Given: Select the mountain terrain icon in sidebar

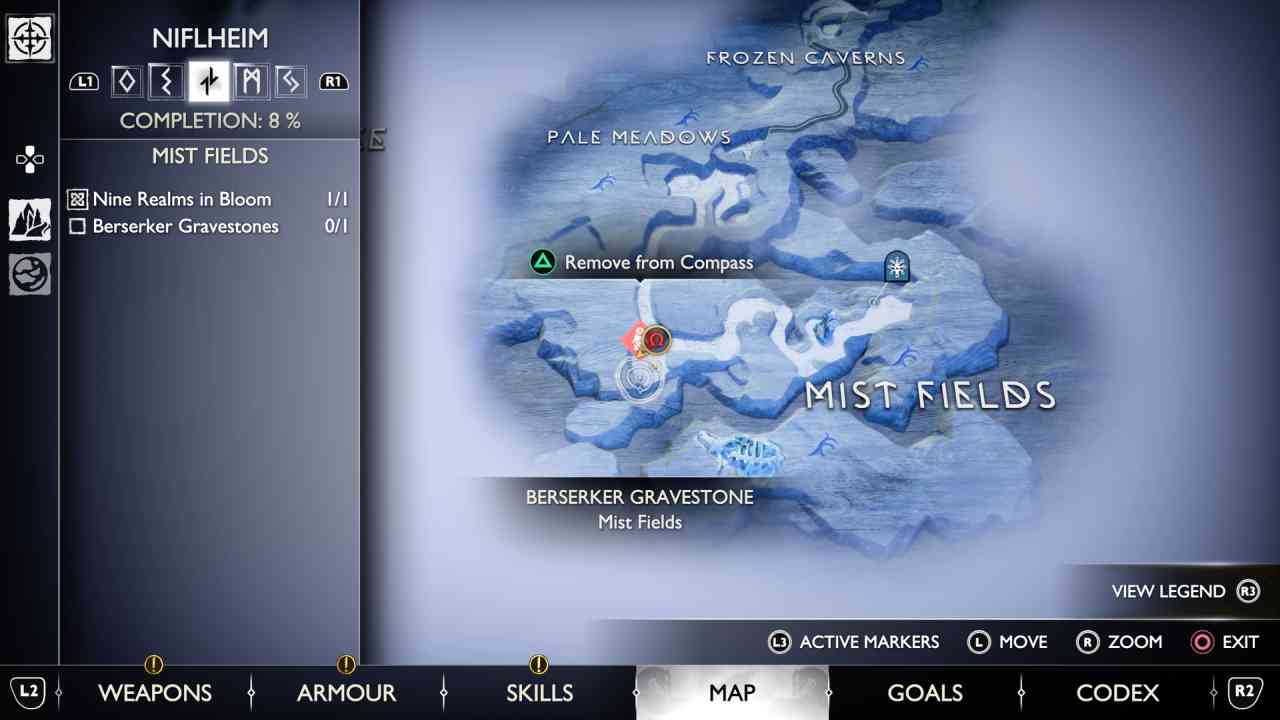Looking at the screenshot, I should (29, 217).
